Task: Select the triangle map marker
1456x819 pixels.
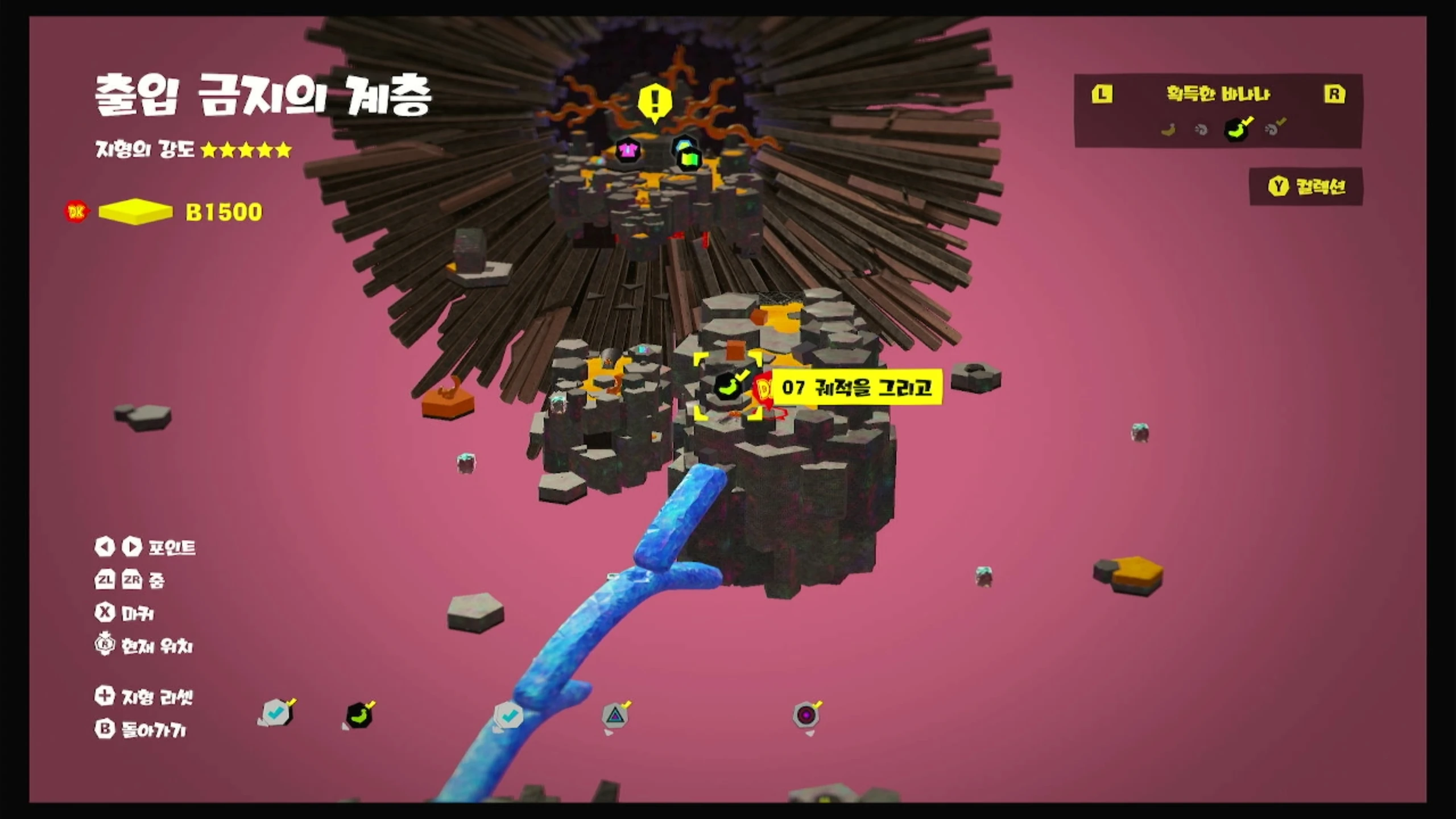Action: [615, 715]
